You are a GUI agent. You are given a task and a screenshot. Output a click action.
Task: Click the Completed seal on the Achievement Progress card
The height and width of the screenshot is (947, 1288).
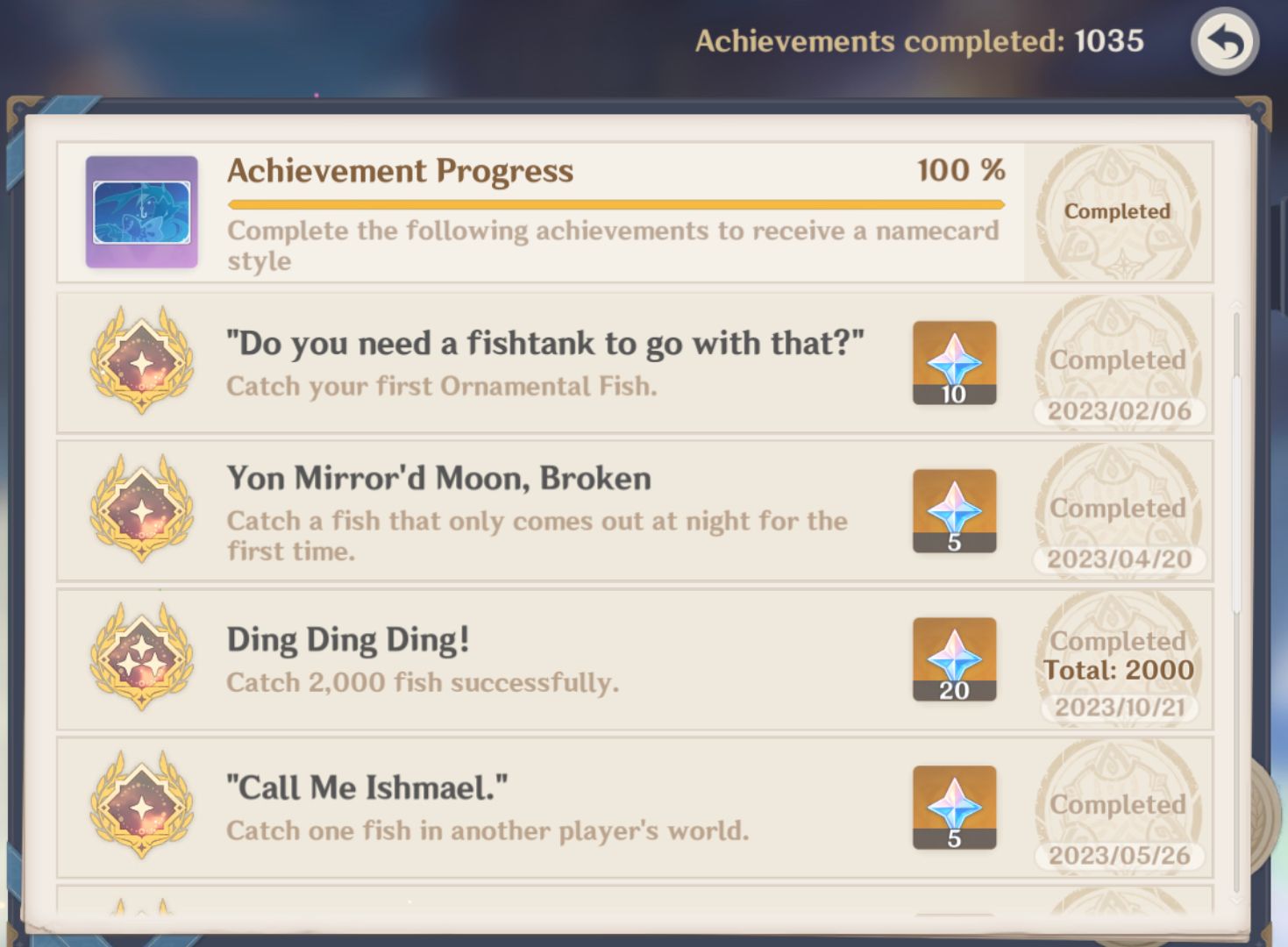pyautogui.click(x=1116, y=210)
